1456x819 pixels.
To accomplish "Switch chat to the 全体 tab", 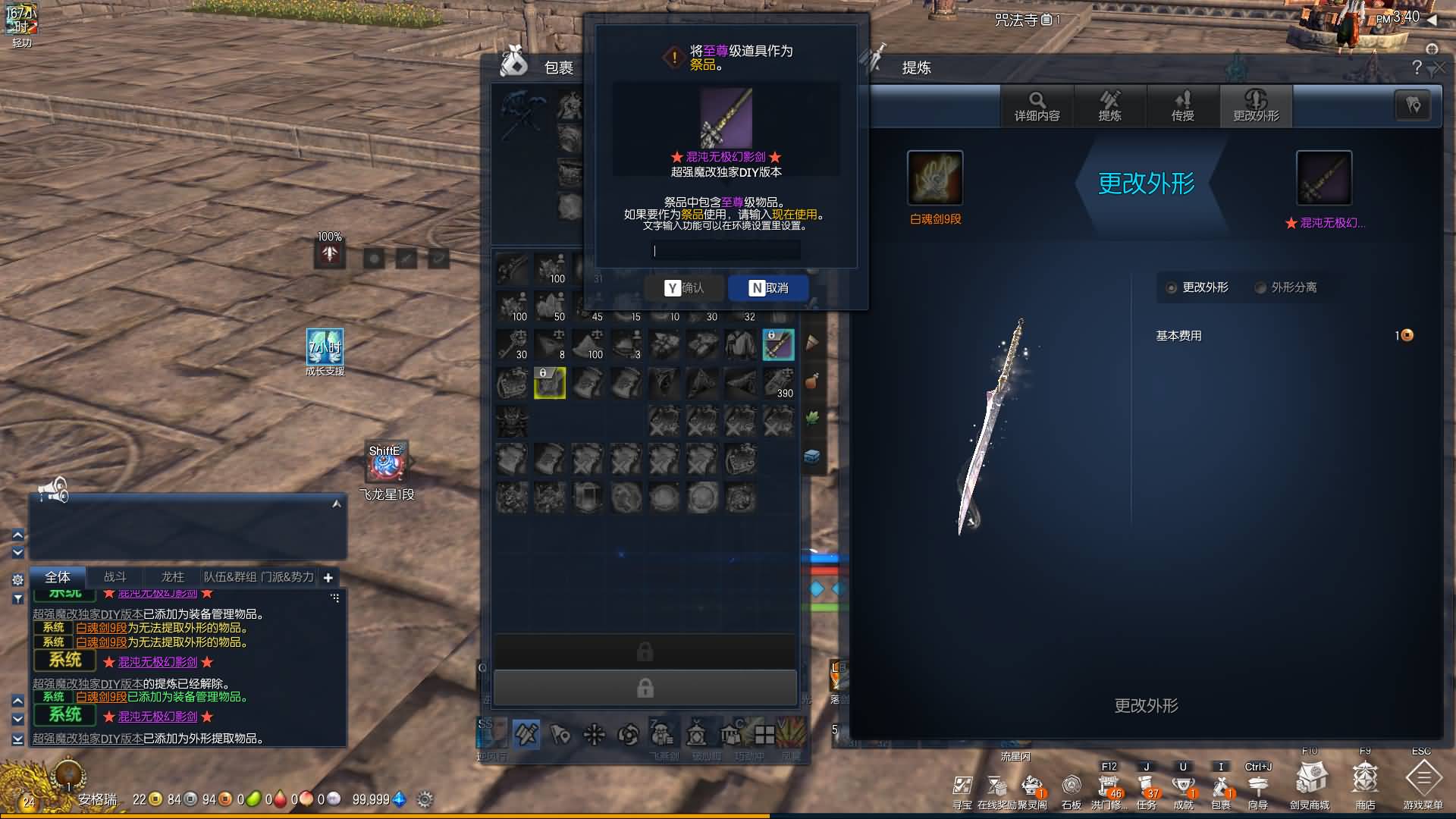I will pyautogui.click(x=58, y=577).
